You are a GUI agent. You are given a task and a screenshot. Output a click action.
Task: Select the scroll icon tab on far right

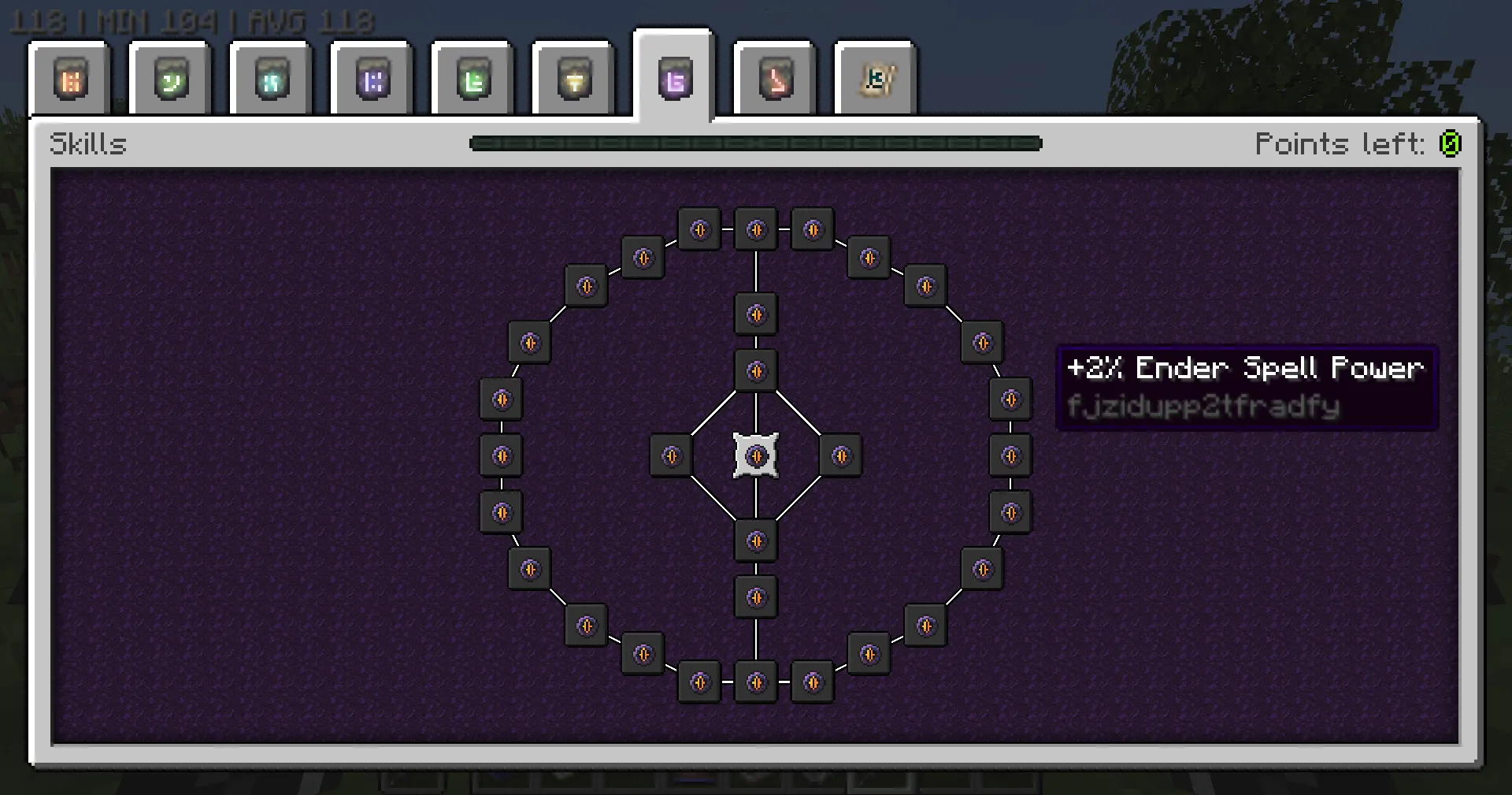tap(875, 79)
